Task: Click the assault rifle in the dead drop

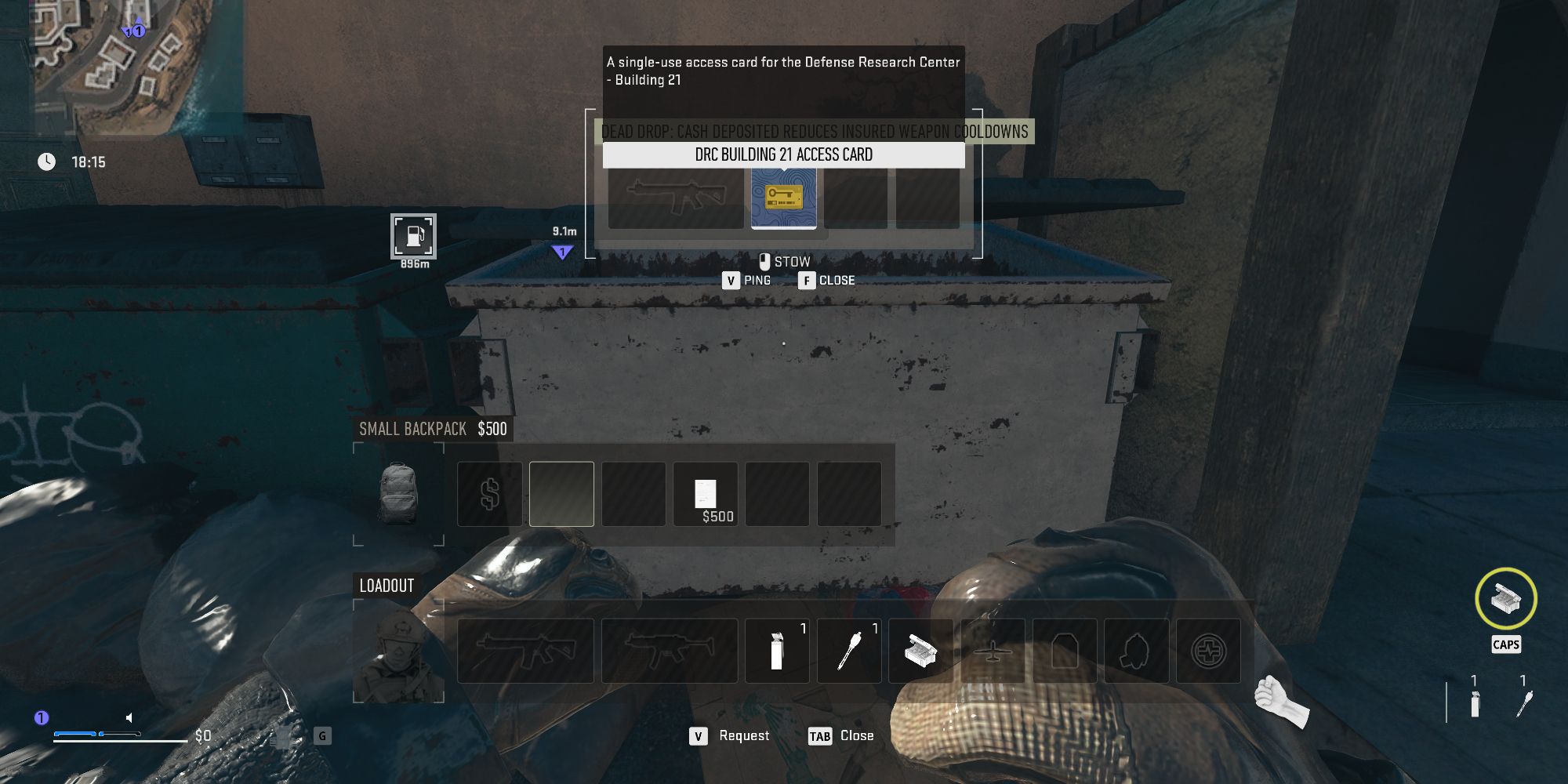Action: (x=676, y=194)
